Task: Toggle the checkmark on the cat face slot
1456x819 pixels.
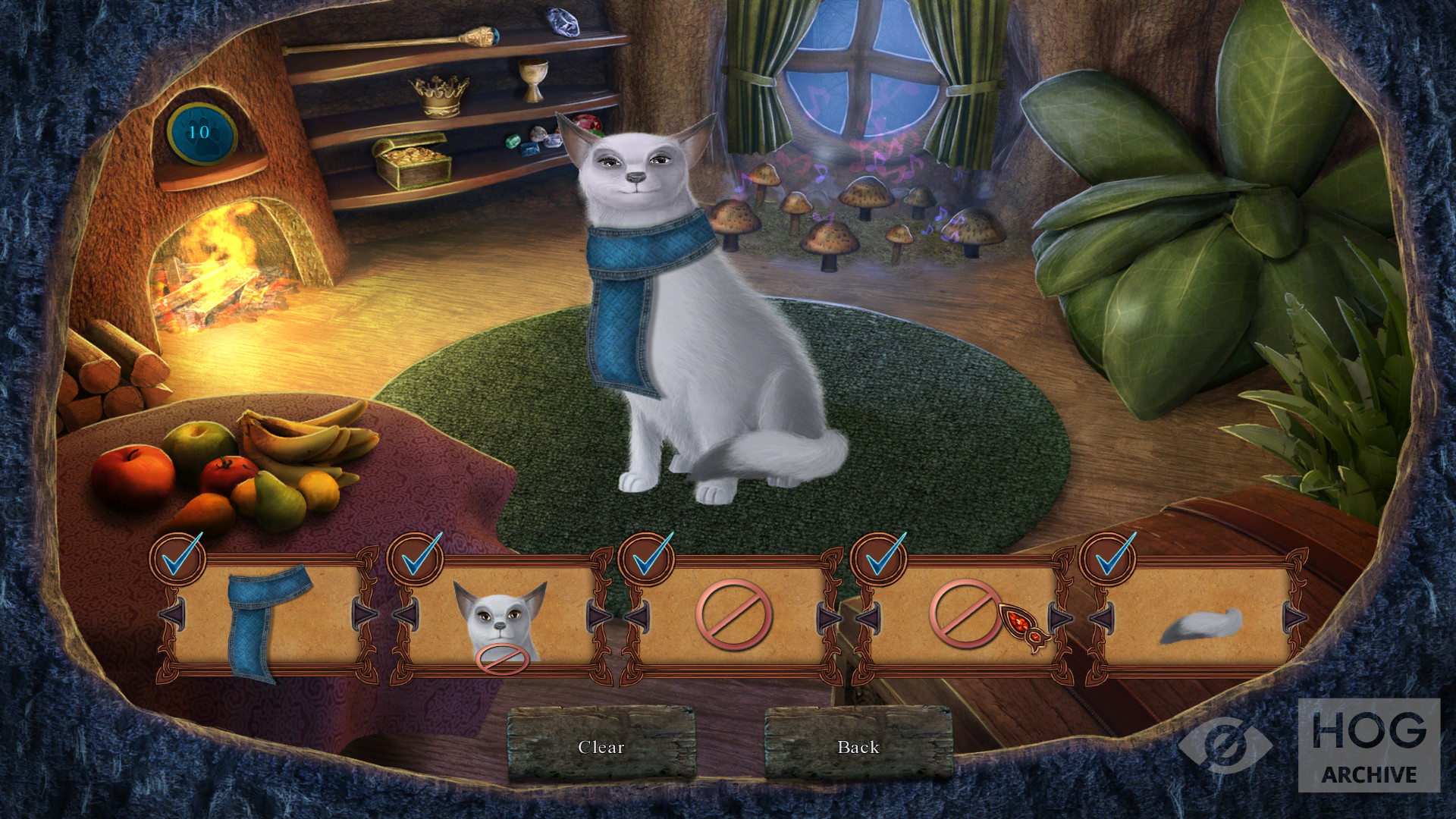Action: click(x=416, y=559)
